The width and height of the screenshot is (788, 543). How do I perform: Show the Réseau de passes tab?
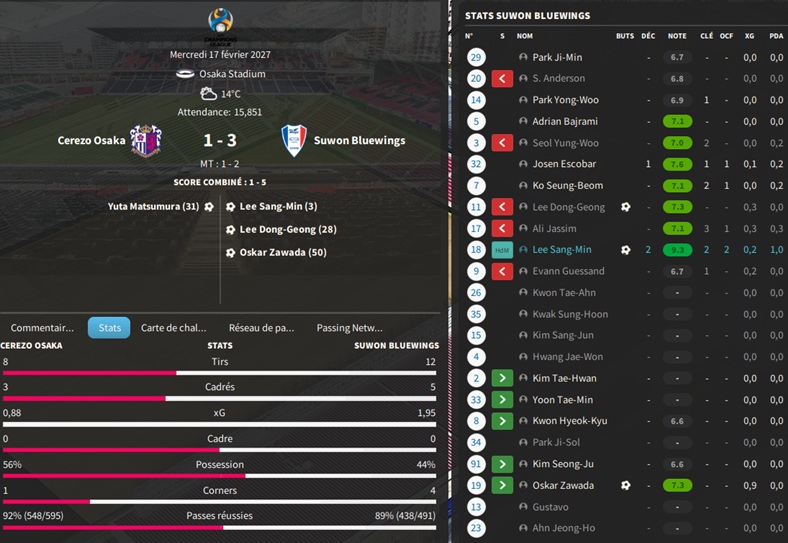(261, 327)
